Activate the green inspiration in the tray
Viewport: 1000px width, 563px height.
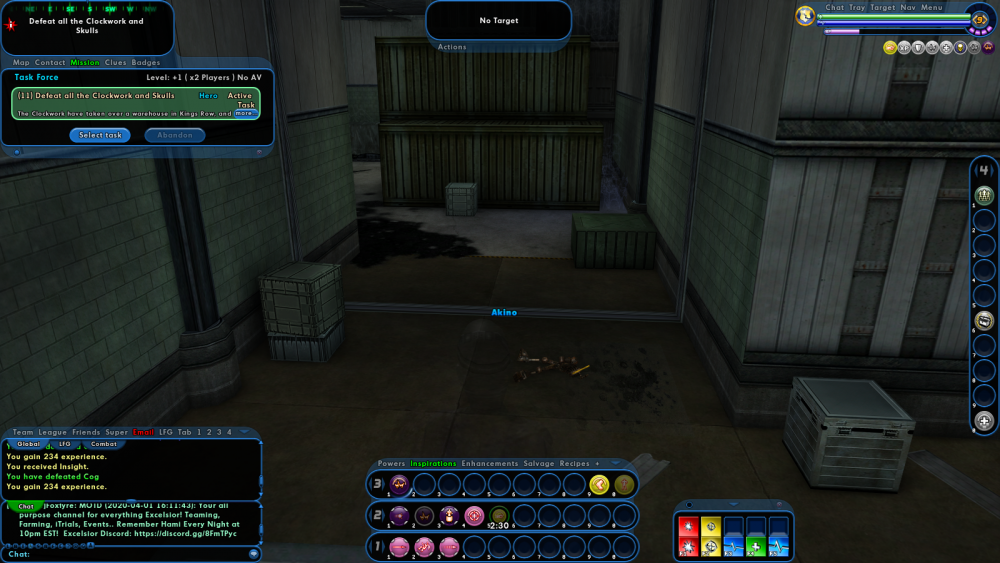point(756,547)
